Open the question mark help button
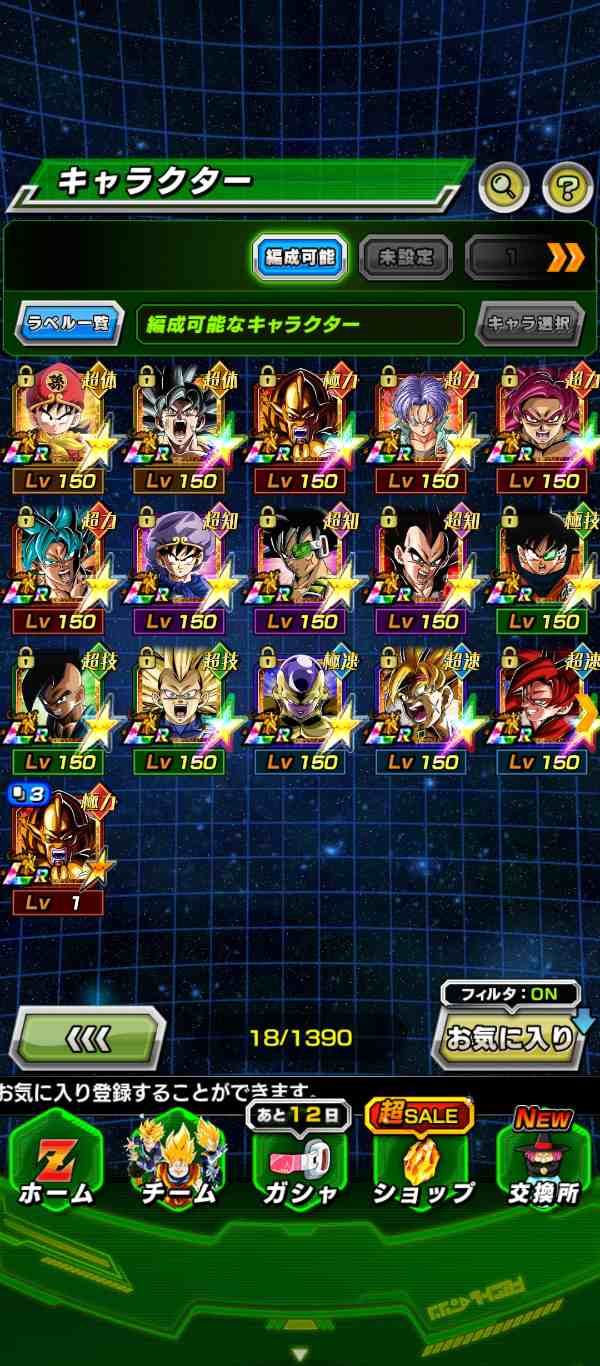Viewport: 600px width, 1366px height. (x=567, y=185)
